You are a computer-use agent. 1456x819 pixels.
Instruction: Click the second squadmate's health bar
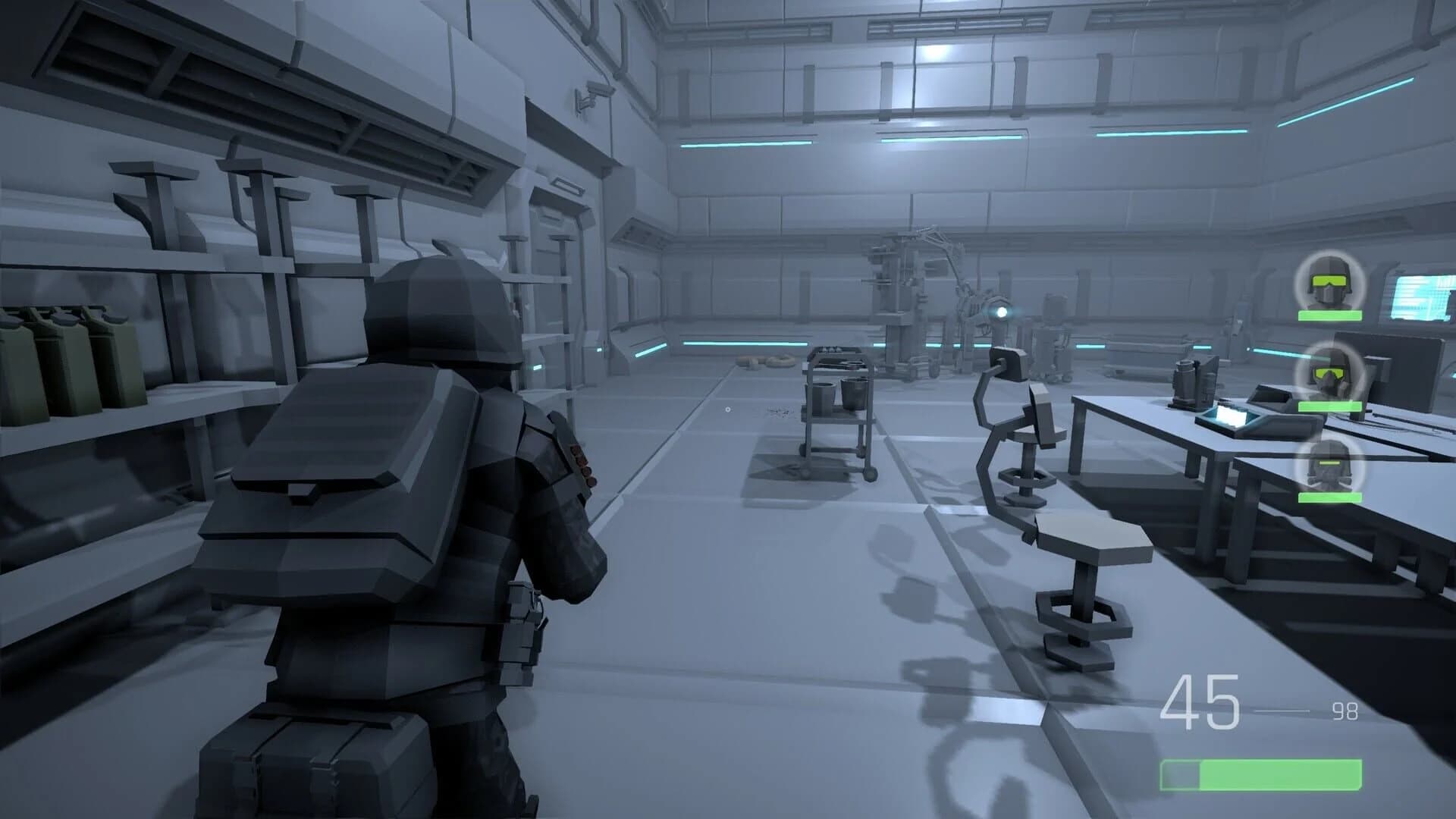[1329, 406]
